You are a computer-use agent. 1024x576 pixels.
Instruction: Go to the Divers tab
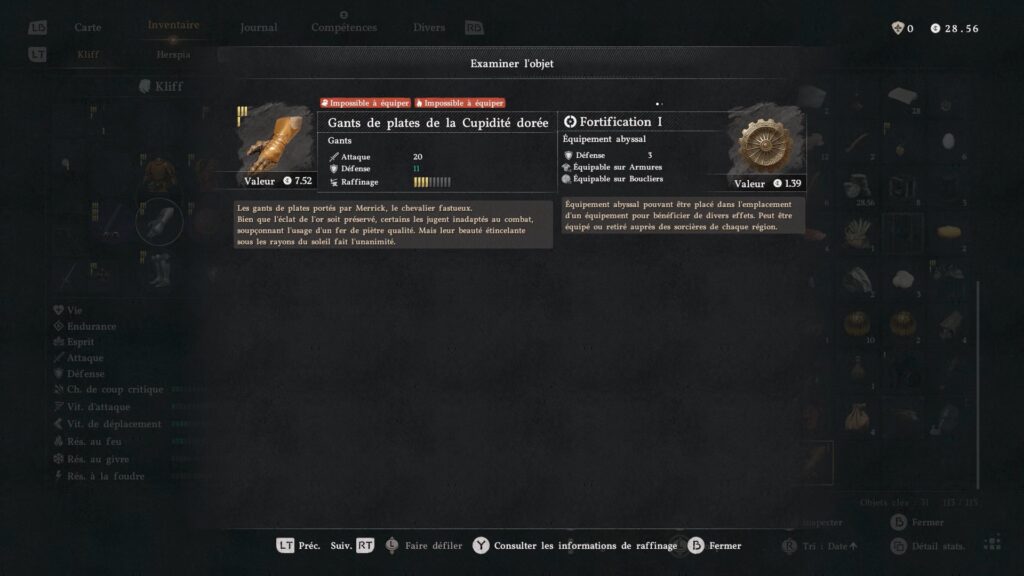(x=429, y=27)
